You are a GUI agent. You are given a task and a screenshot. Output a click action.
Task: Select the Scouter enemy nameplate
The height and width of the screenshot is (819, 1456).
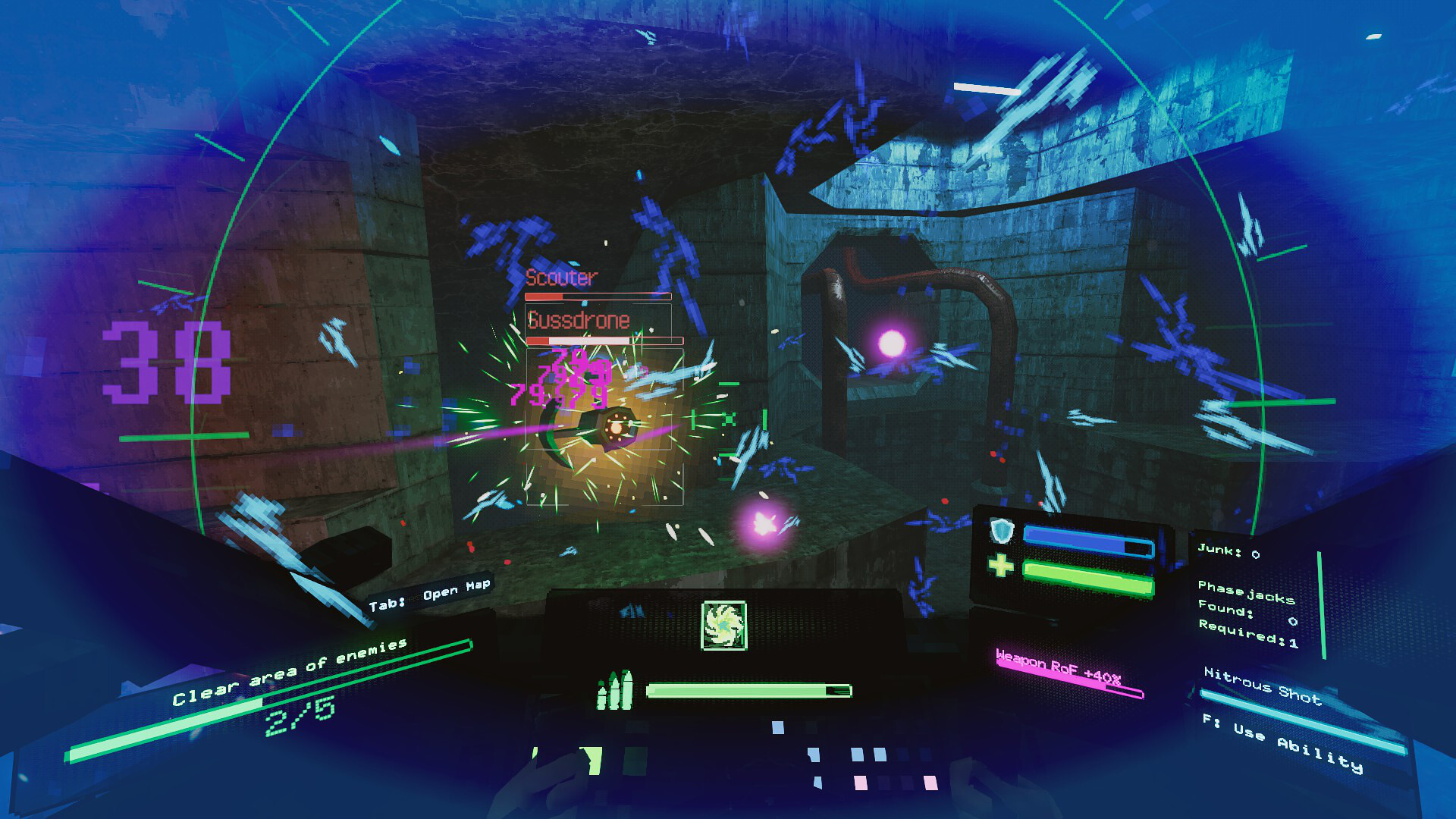560,278
